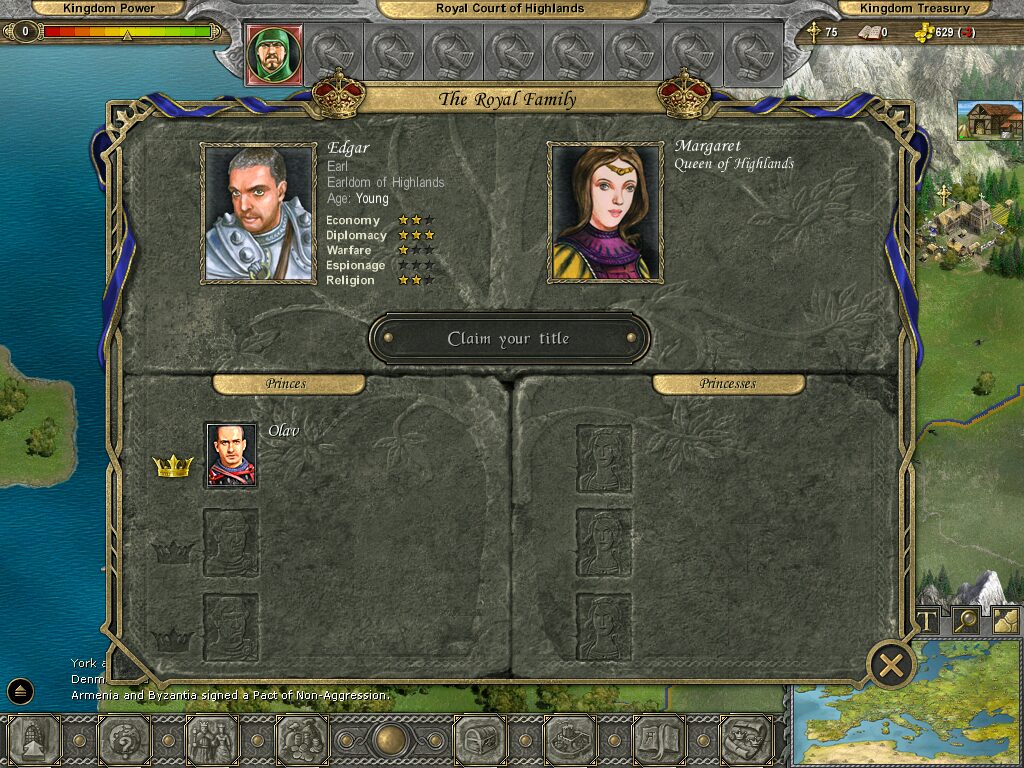Open the treasure chest toolbar button

click(x=479, y=741)
